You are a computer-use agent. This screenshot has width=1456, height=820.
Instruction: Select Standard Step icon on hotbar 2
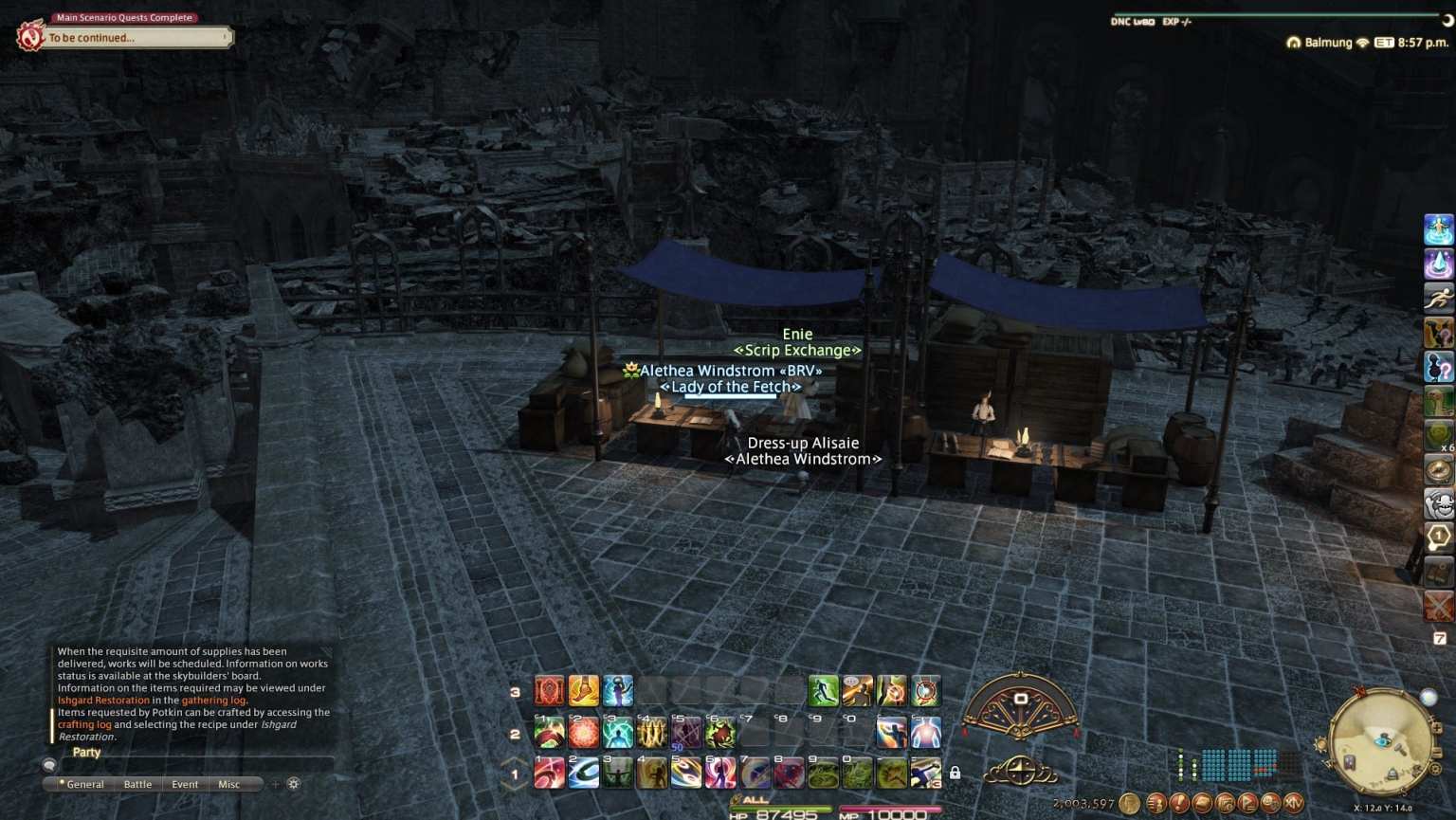coord(550,732)
